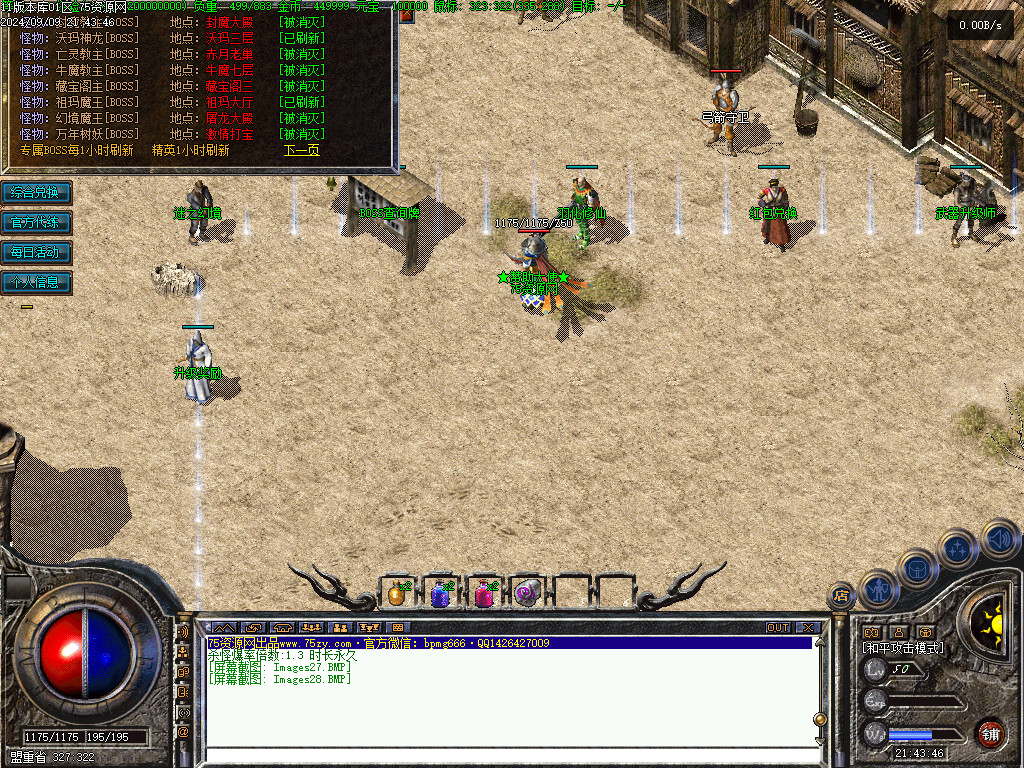This screenshot has height=768, width=1024.
Task: Select the blue mana potion slot
Action: [x=440, y=594]
